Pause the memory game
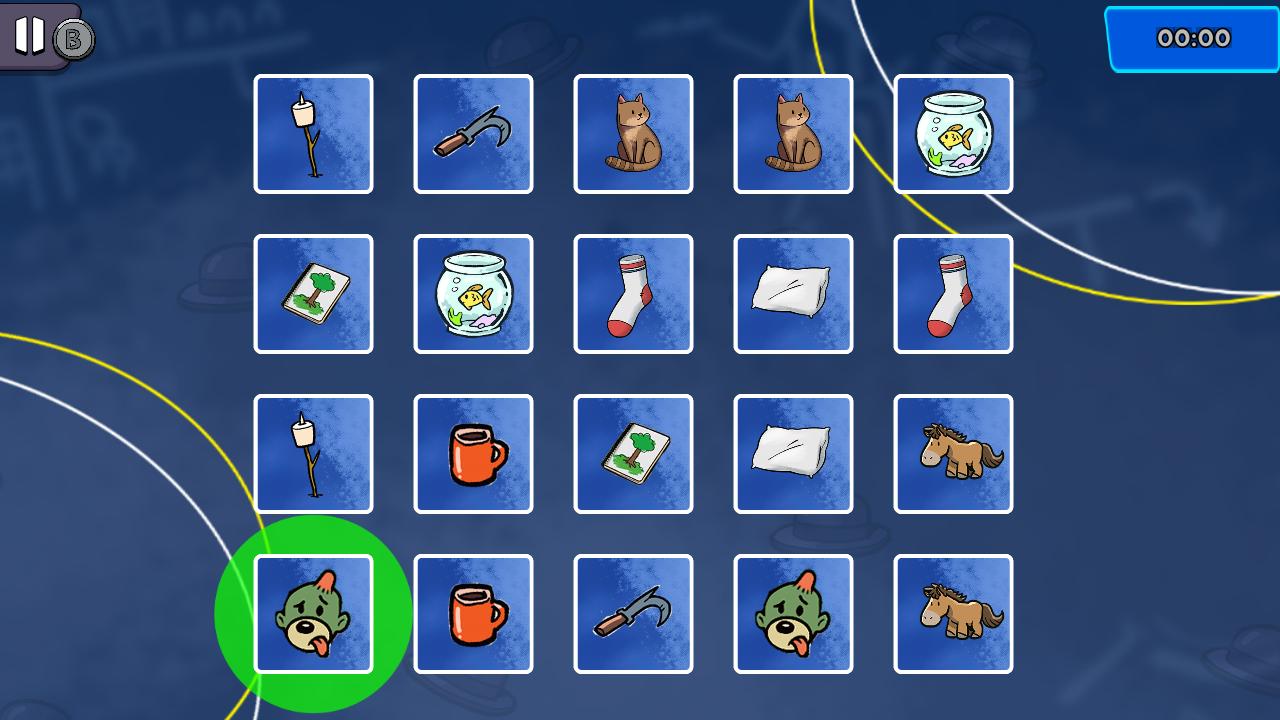 28,36
